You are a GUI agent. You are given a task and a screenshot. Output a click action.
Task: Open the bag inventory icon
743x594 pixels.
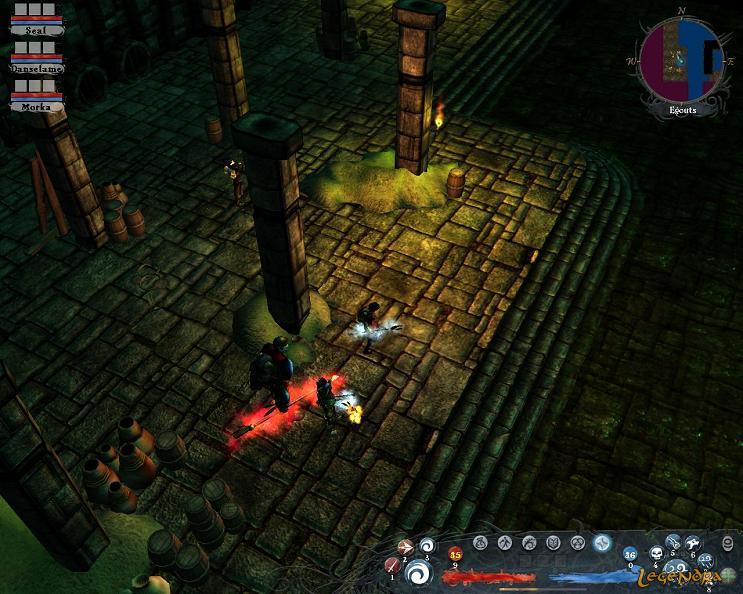[480, 543]
